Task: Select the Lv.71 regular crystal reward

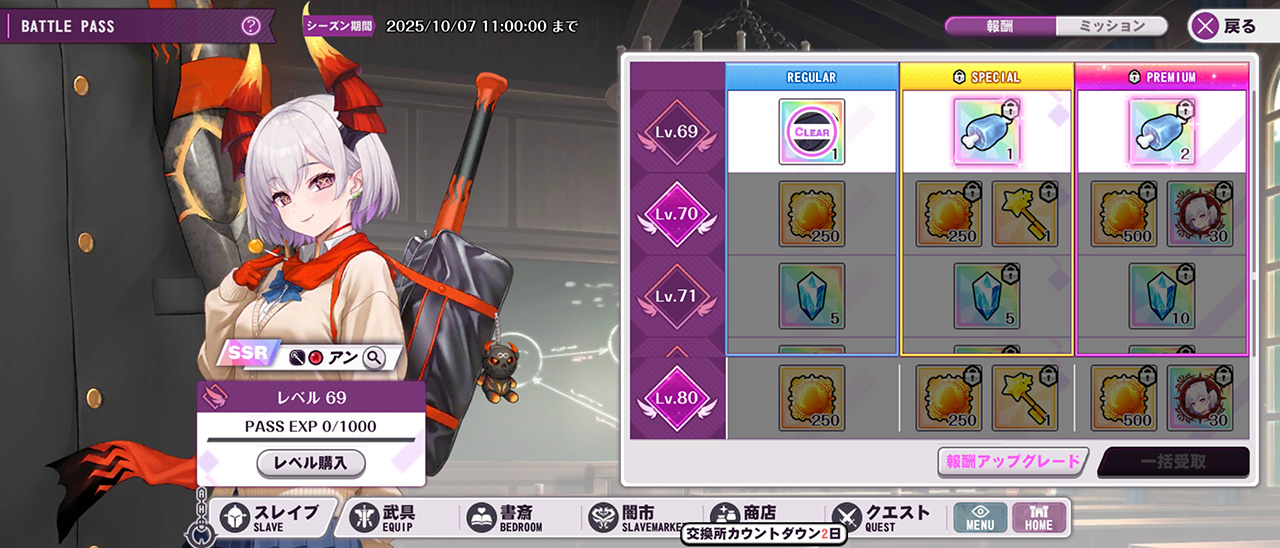Action: coord(812,296)
